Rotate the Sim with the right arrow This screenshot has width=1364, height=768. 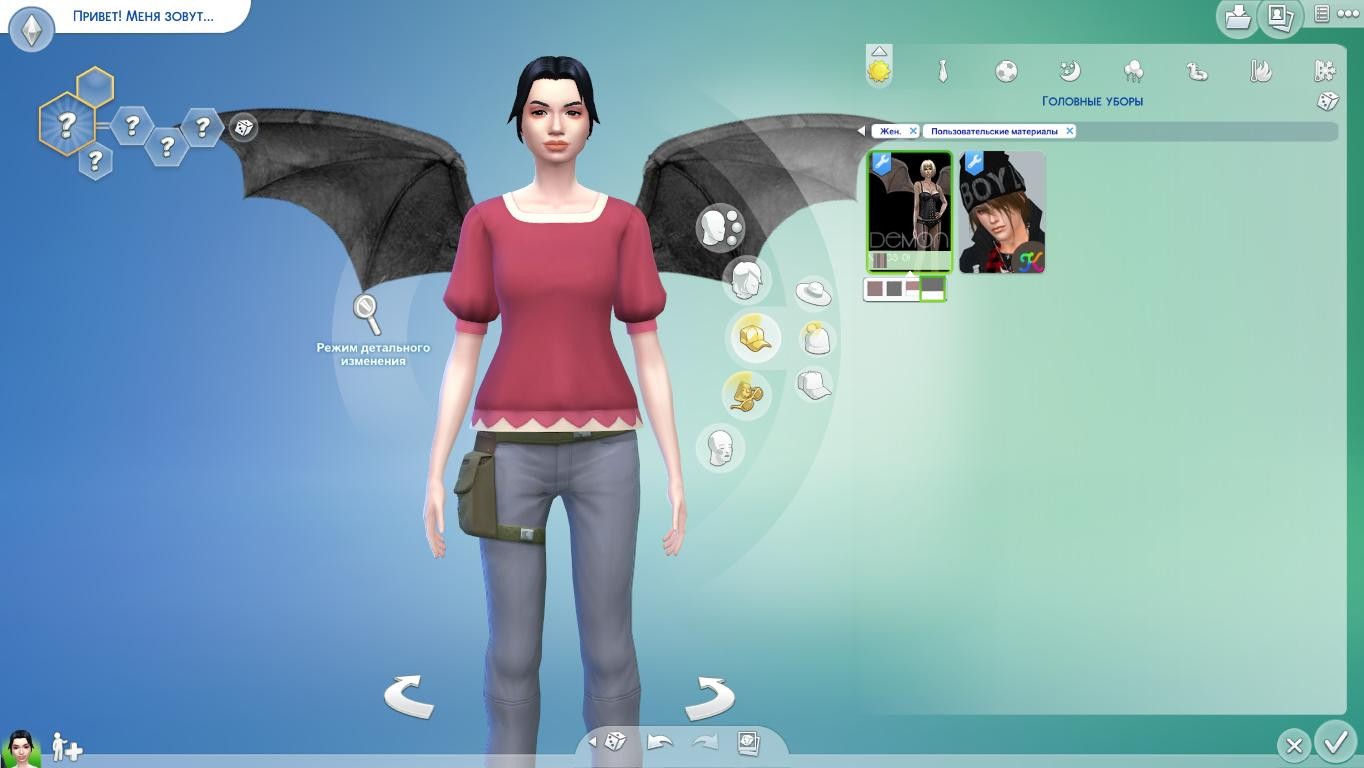pyautogui.click(x=709, y=697)
